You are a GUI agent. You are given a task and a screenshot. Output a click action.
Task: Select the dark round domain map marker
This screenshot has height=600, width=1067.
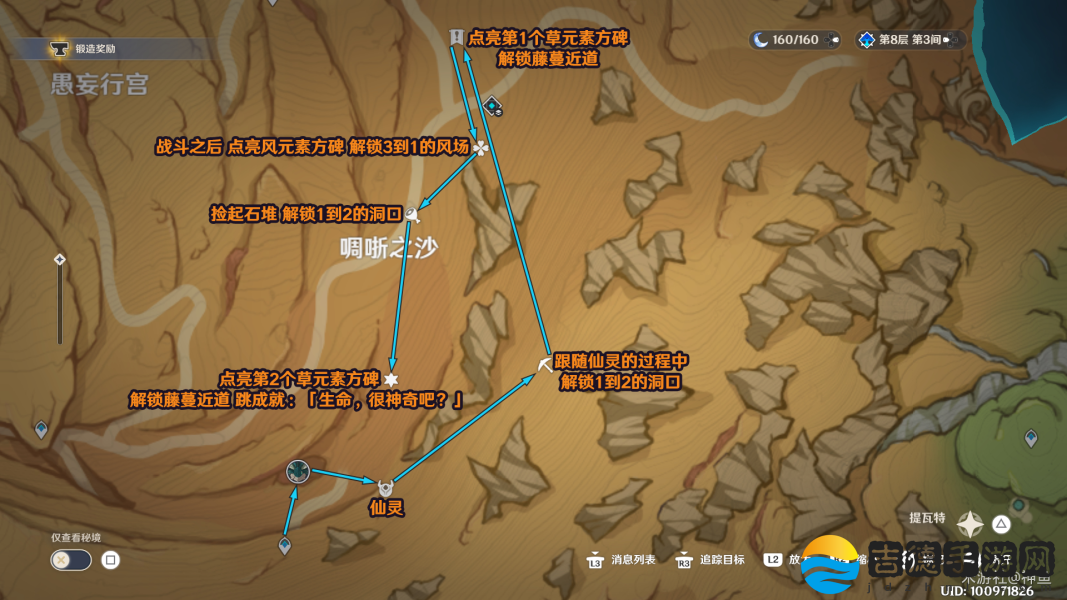pyautogui.click(x=297, y=471)
